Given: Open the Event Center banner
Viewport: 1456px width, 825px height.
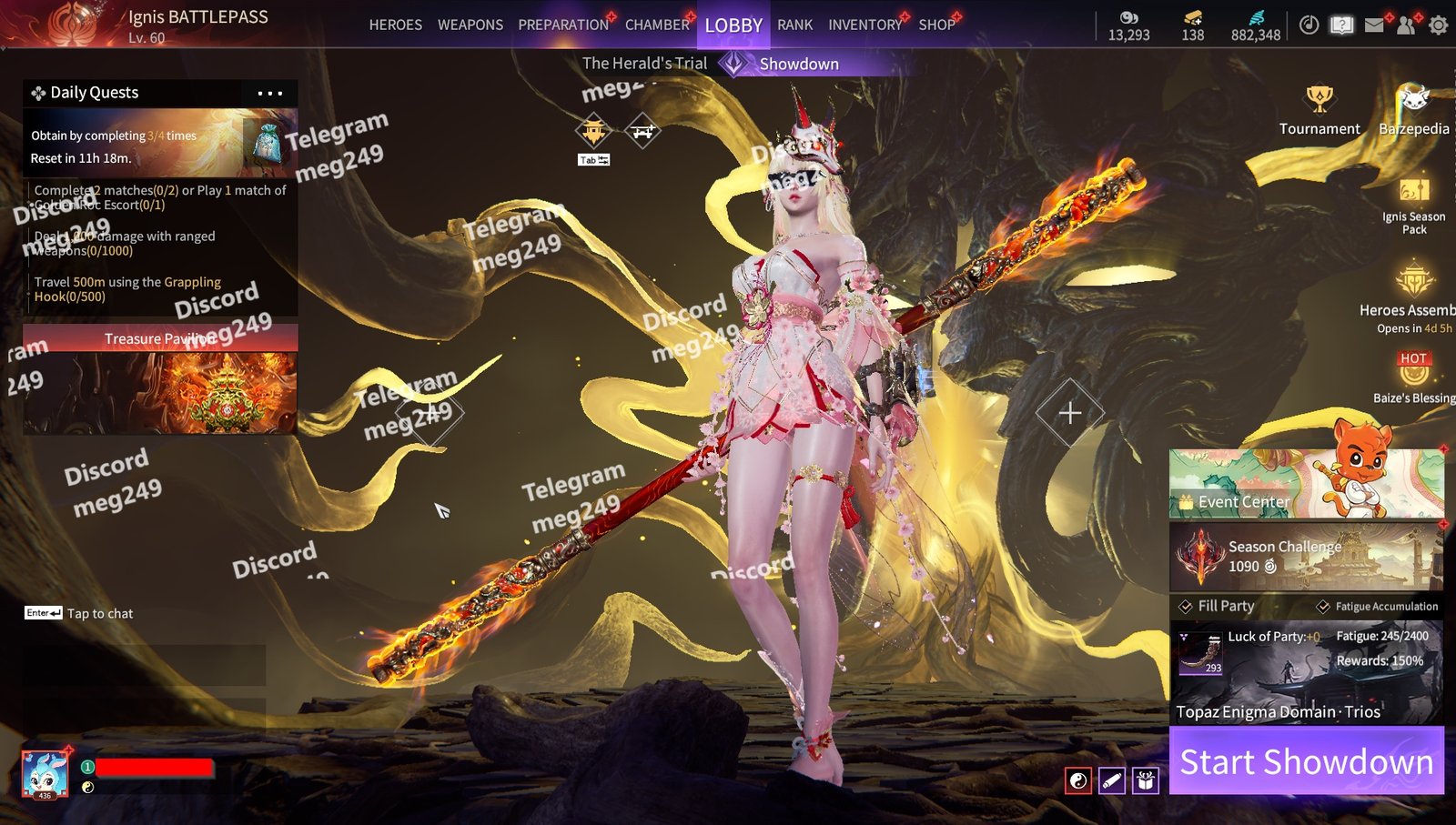Looking at the screenshot, I should coord(1306,483).
